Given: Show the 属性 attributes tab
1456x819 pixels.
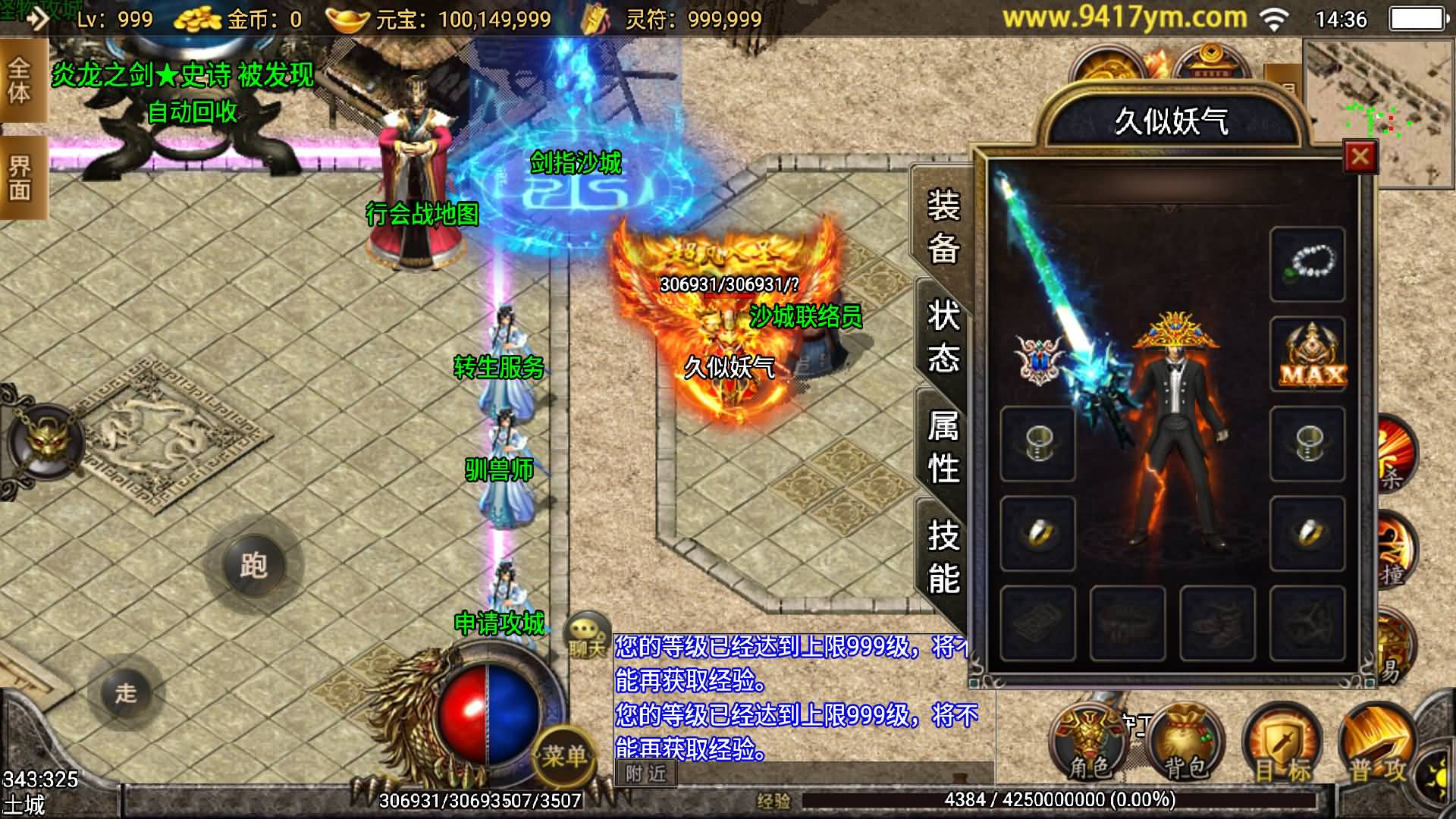Looking at the screenshot, I should 943,447.
